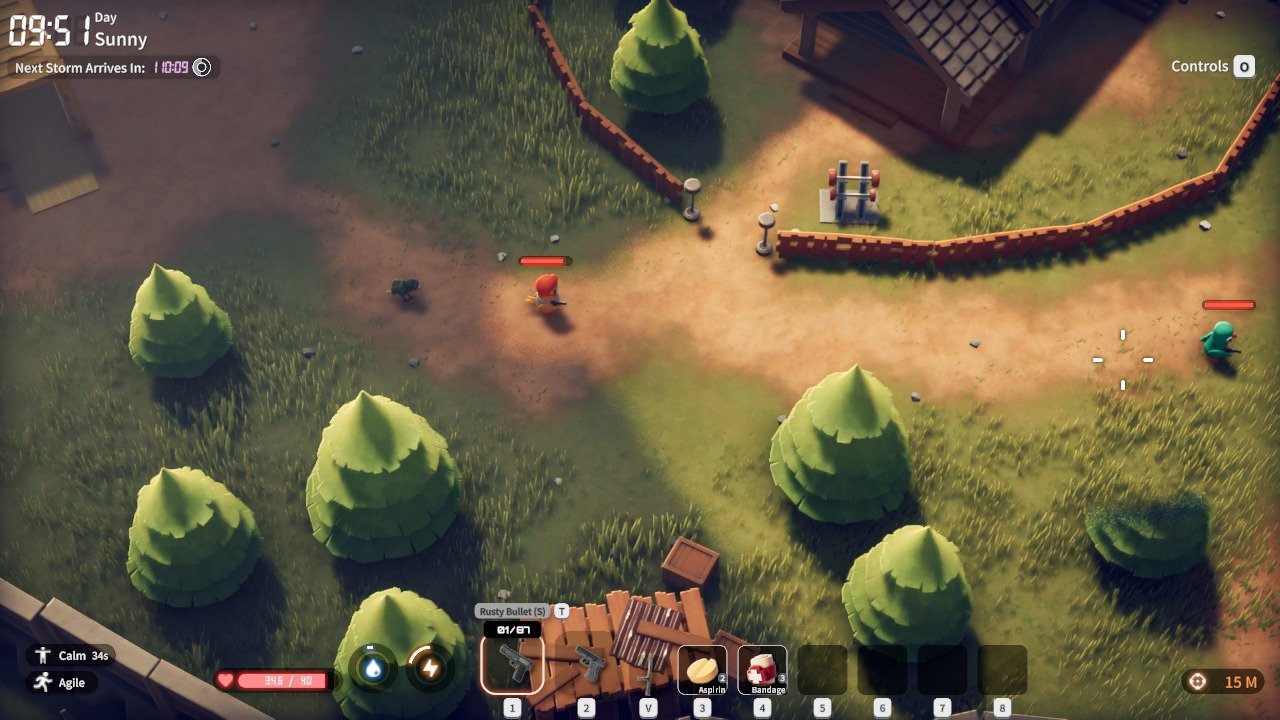The image size is (1280, 720).
Task: Equip the melee weapon slot
Action: click(649, 670)
